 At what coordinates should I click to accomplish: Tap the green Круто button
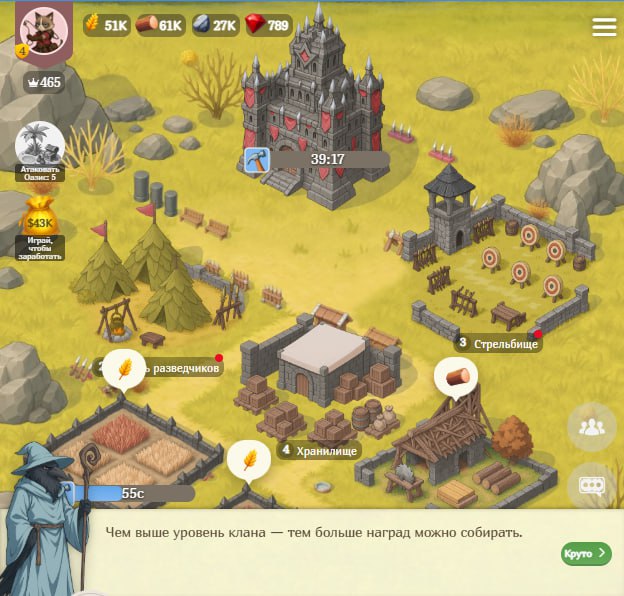click(585, 553)
